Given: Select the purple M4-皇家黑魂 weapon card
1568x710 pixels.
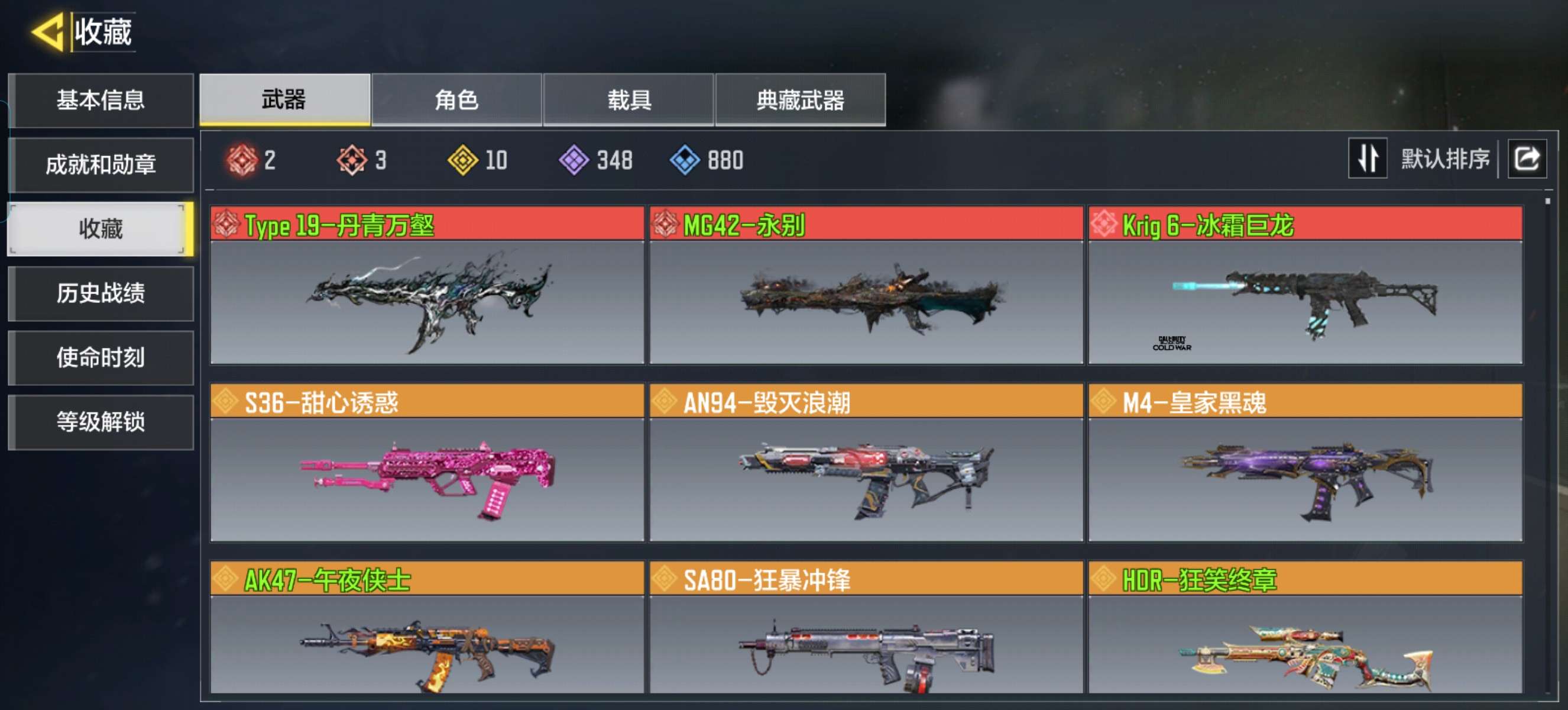Looking at the screenshot, I should point(1304,462).
